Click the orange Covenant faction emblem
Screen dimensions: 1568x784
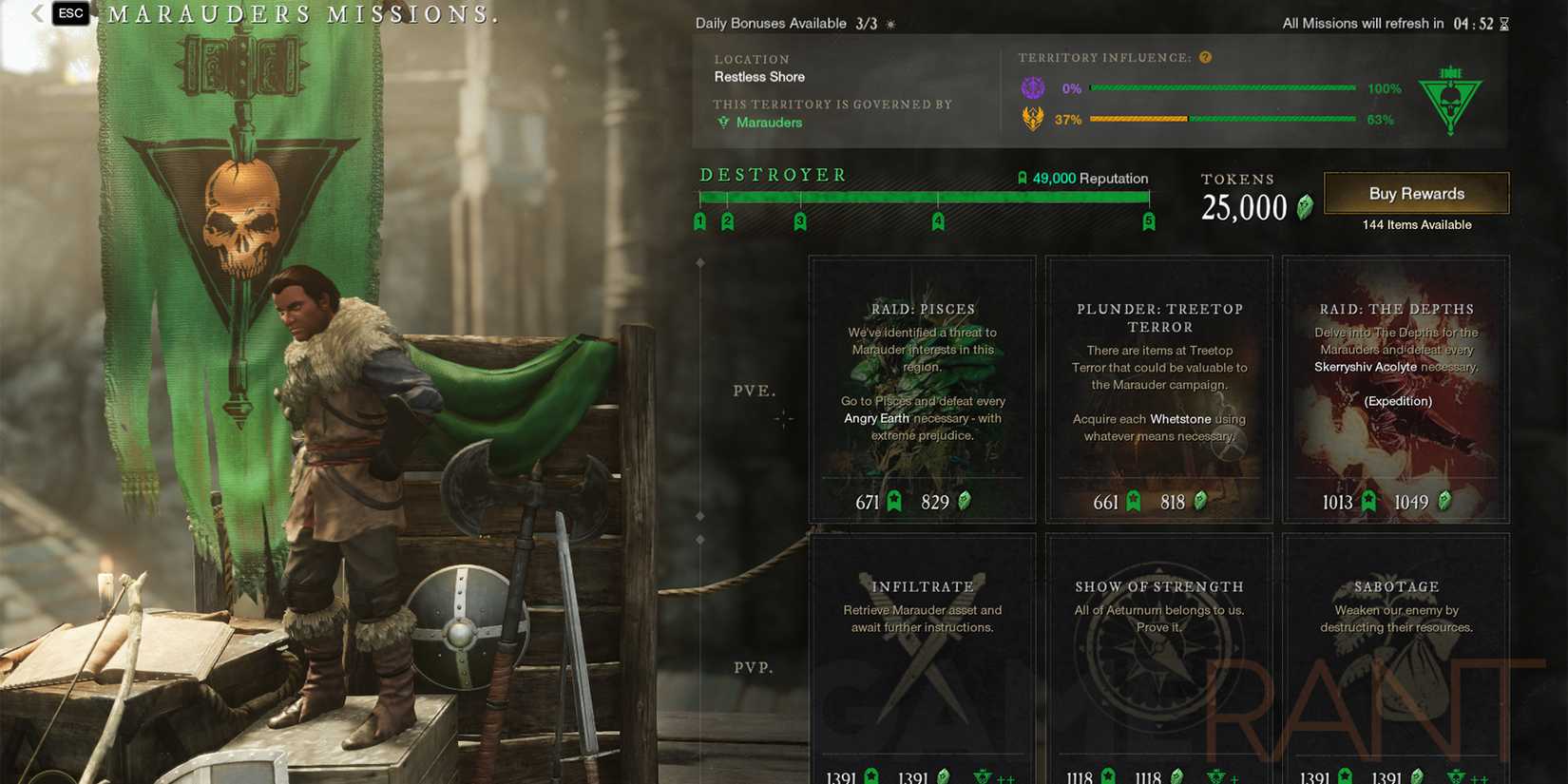(x=1034, y=120)
